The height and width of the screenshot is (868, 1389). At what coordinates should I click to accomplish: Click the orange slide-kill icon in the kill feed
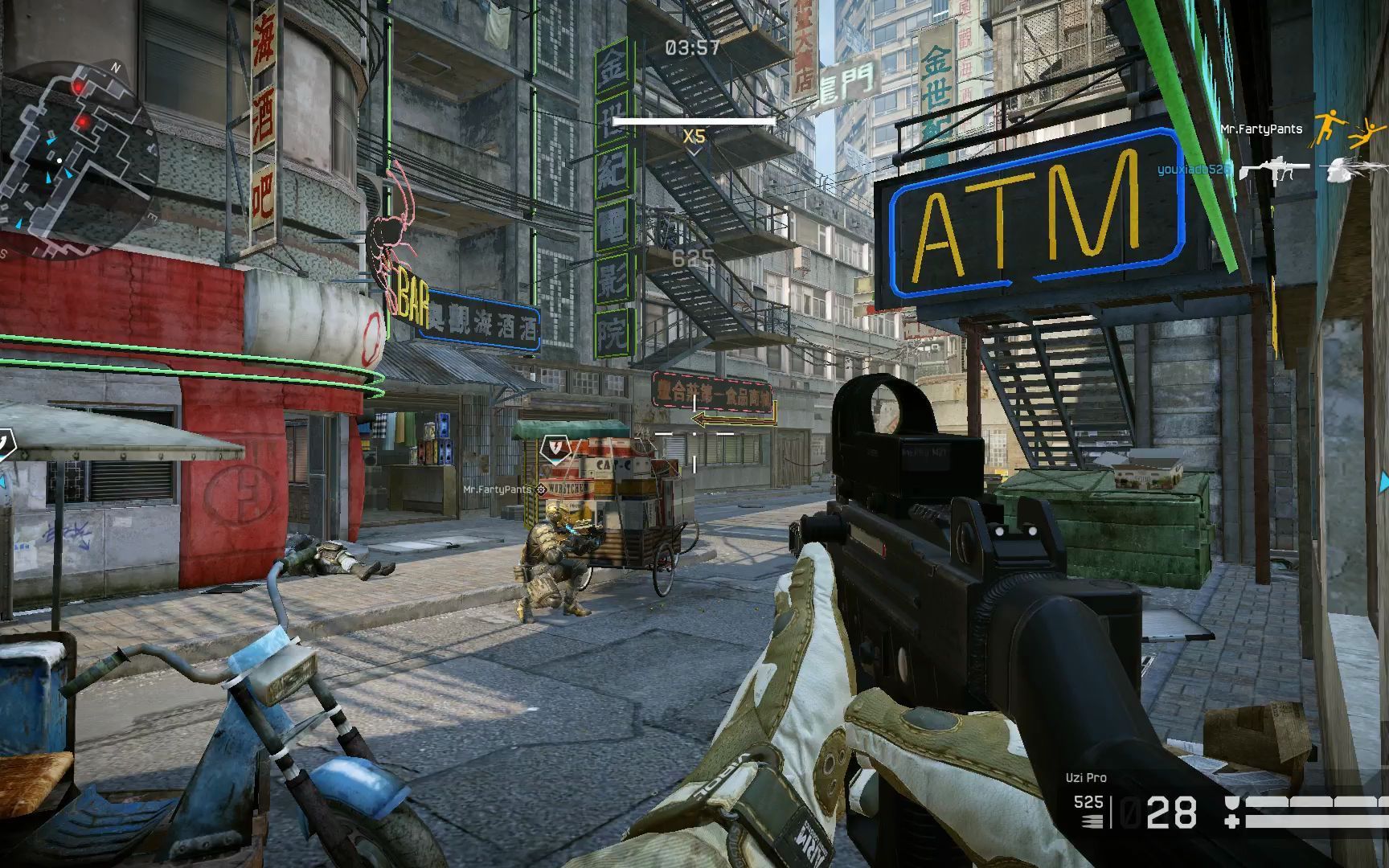pos(1347,133)
